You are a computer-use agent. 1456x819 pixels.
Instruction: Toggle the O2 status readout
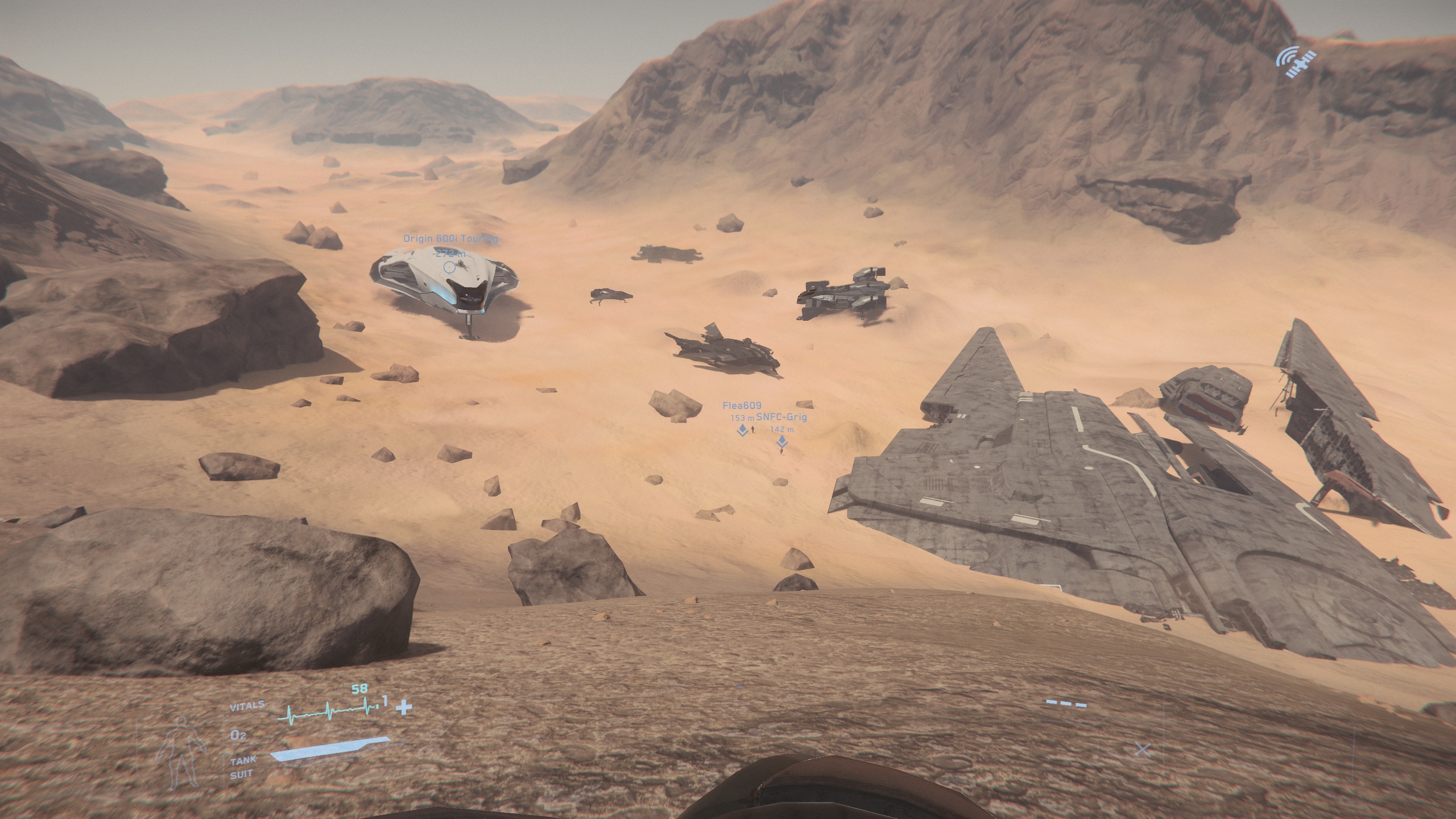(x=237, y=736)
